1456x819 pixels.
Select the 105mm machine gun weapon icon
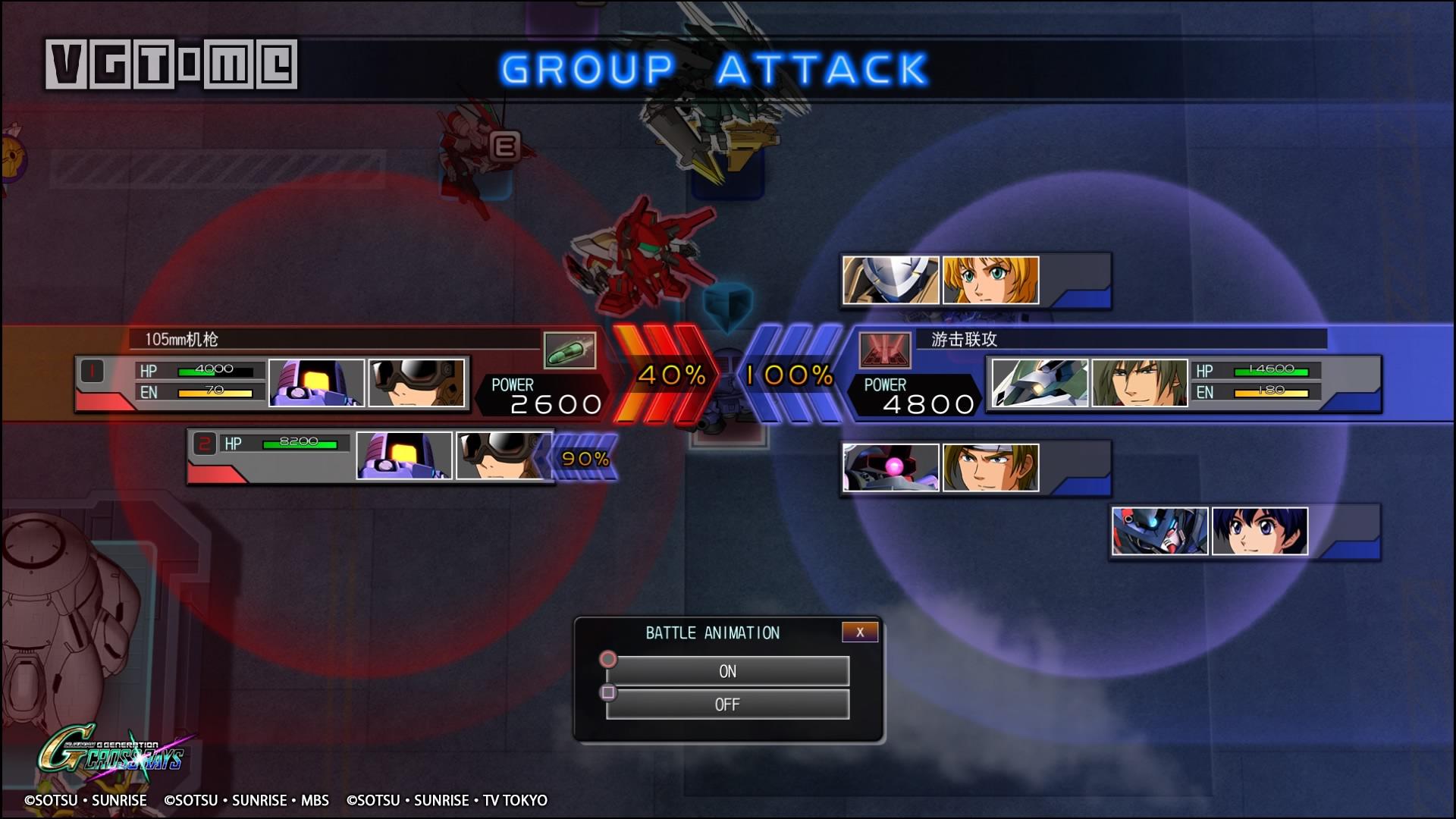pyautogui.click(x=570, y=350)
